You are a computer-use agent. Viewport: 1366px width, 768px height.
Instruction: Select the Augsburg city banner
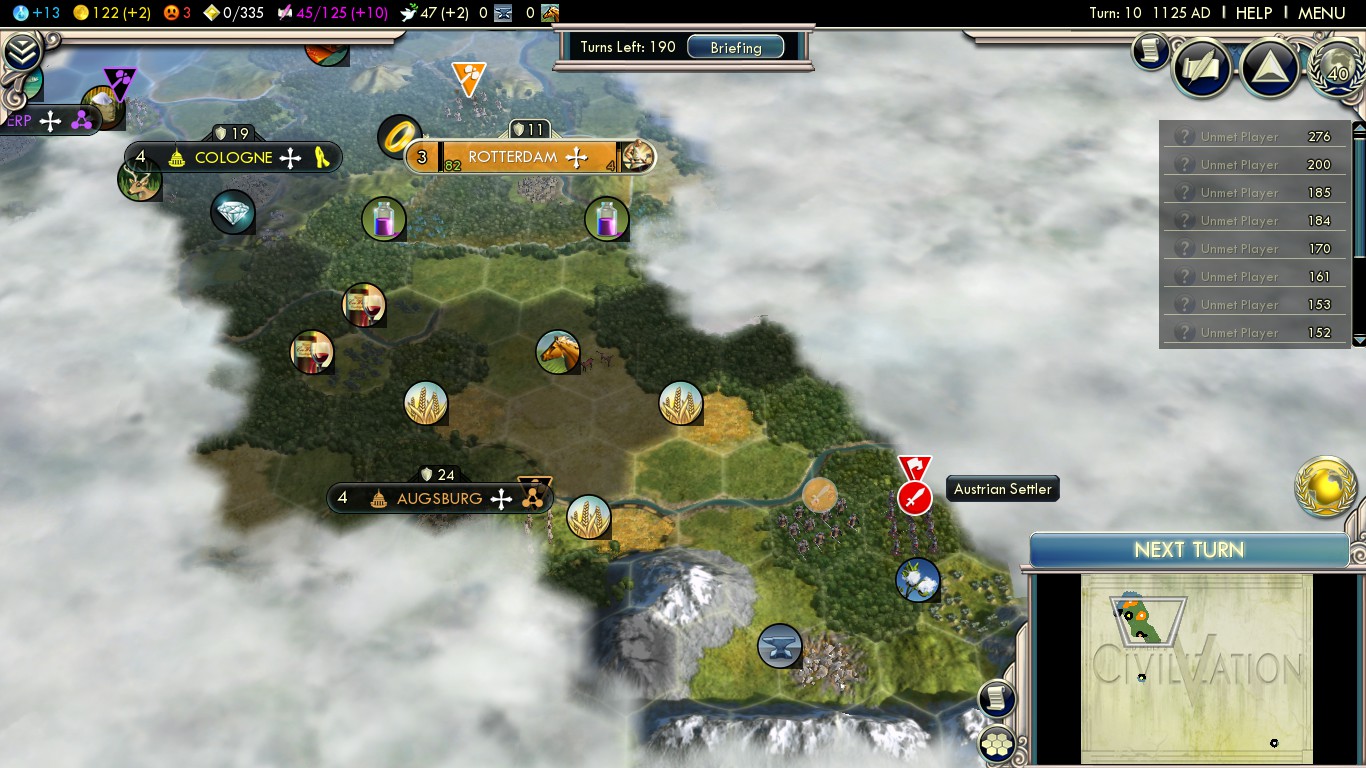point(438,498)
